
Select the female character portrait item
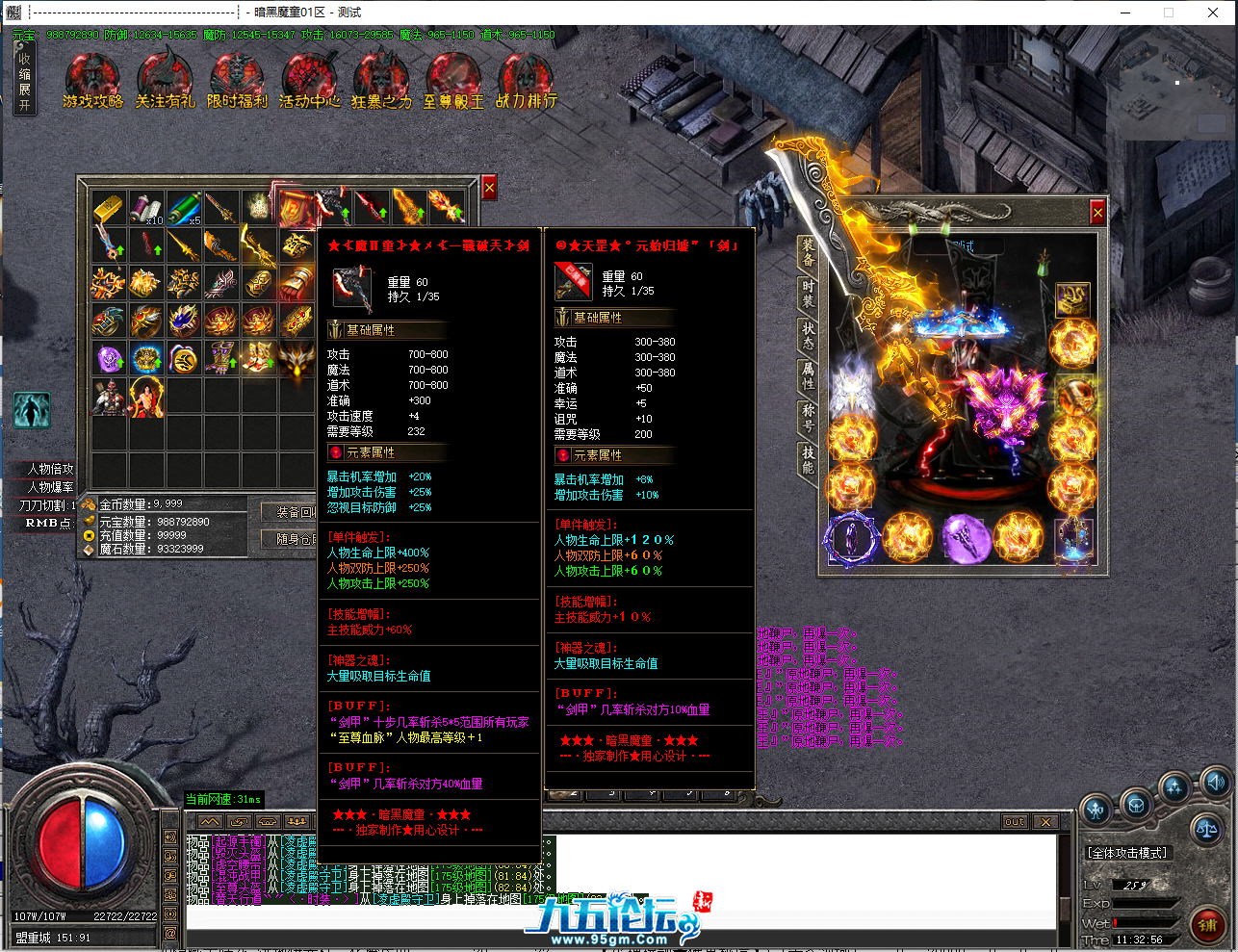[146, 397]
